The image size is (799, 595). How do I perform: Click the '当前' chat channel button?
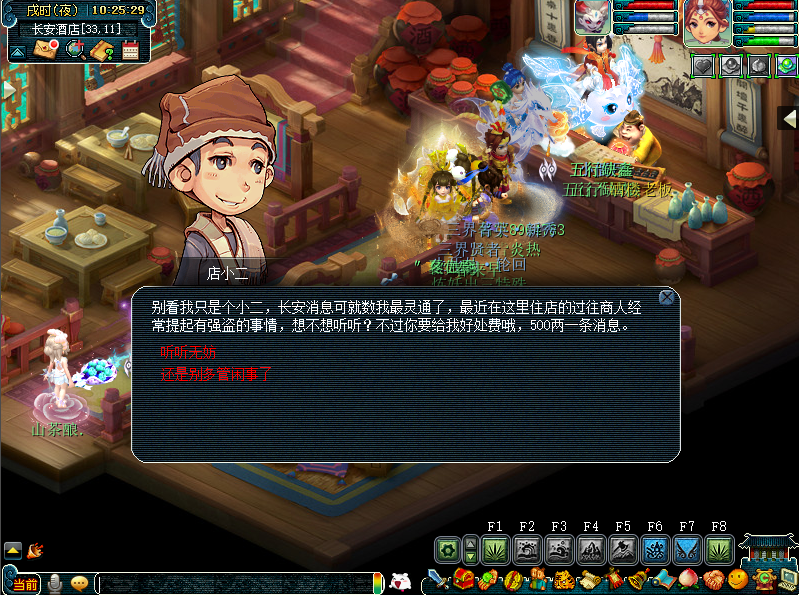(24, 583)
